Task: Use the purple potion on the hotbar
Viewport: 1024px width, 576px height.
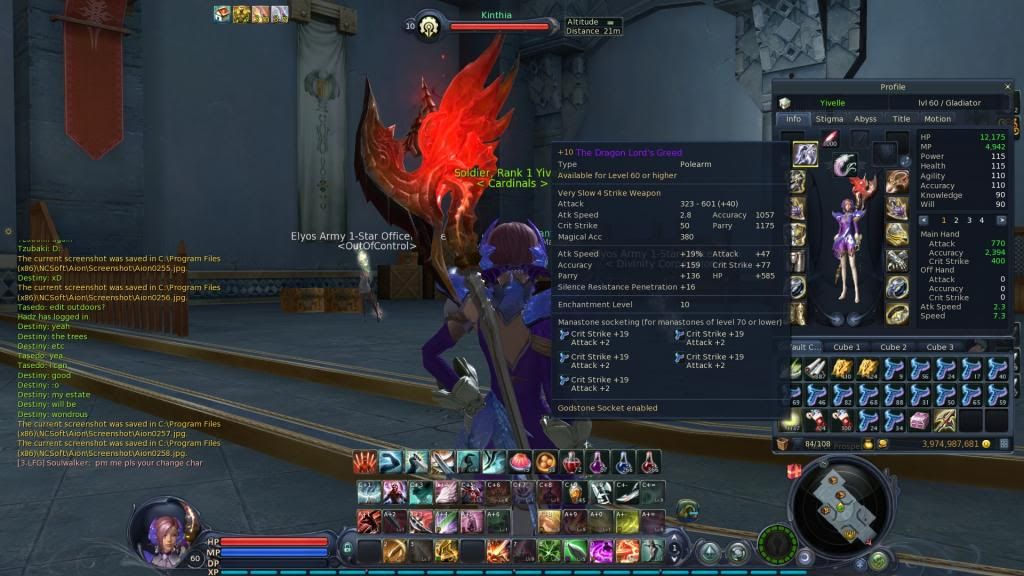Action: coord(597,462)
